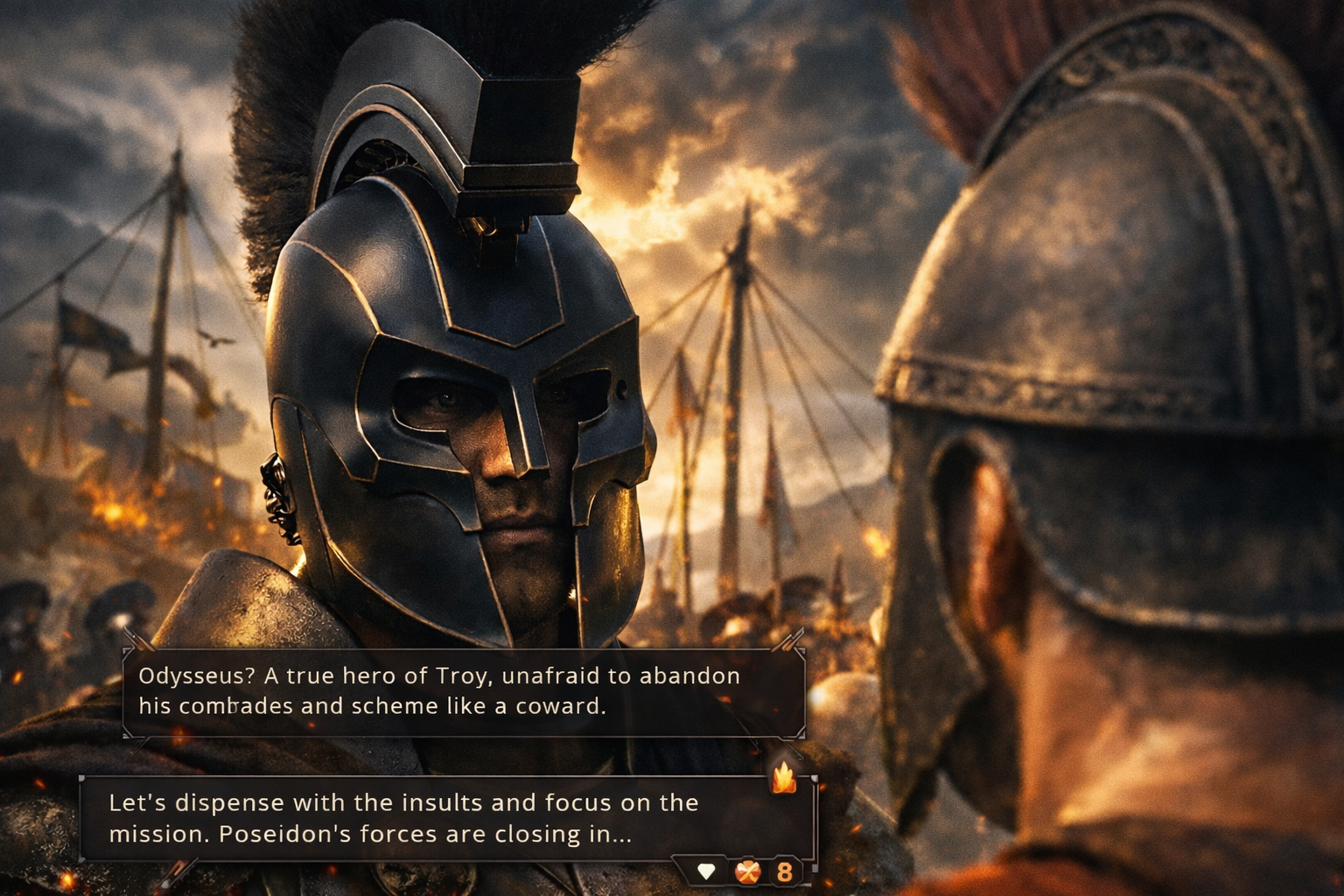Select the white heart icon
Image resolution: width=1344 pixels, height=896 pixels.
(x=706, y=871)
